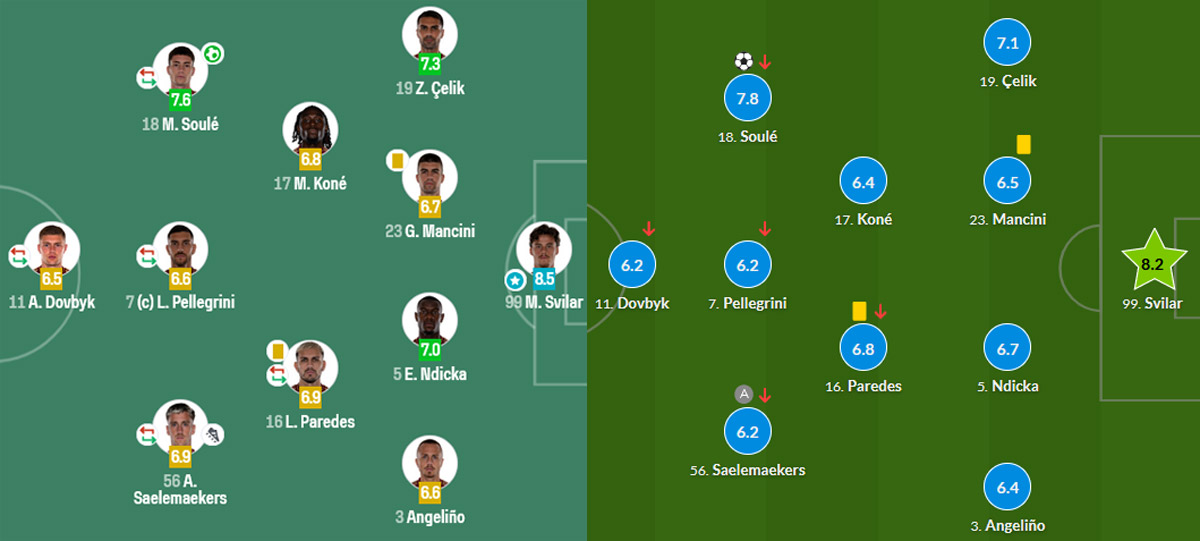Viewport: 1200px width, 541px height.
Task: Open G. Mancini's photo with 6.7 rating
Action: tap(430, 176)
